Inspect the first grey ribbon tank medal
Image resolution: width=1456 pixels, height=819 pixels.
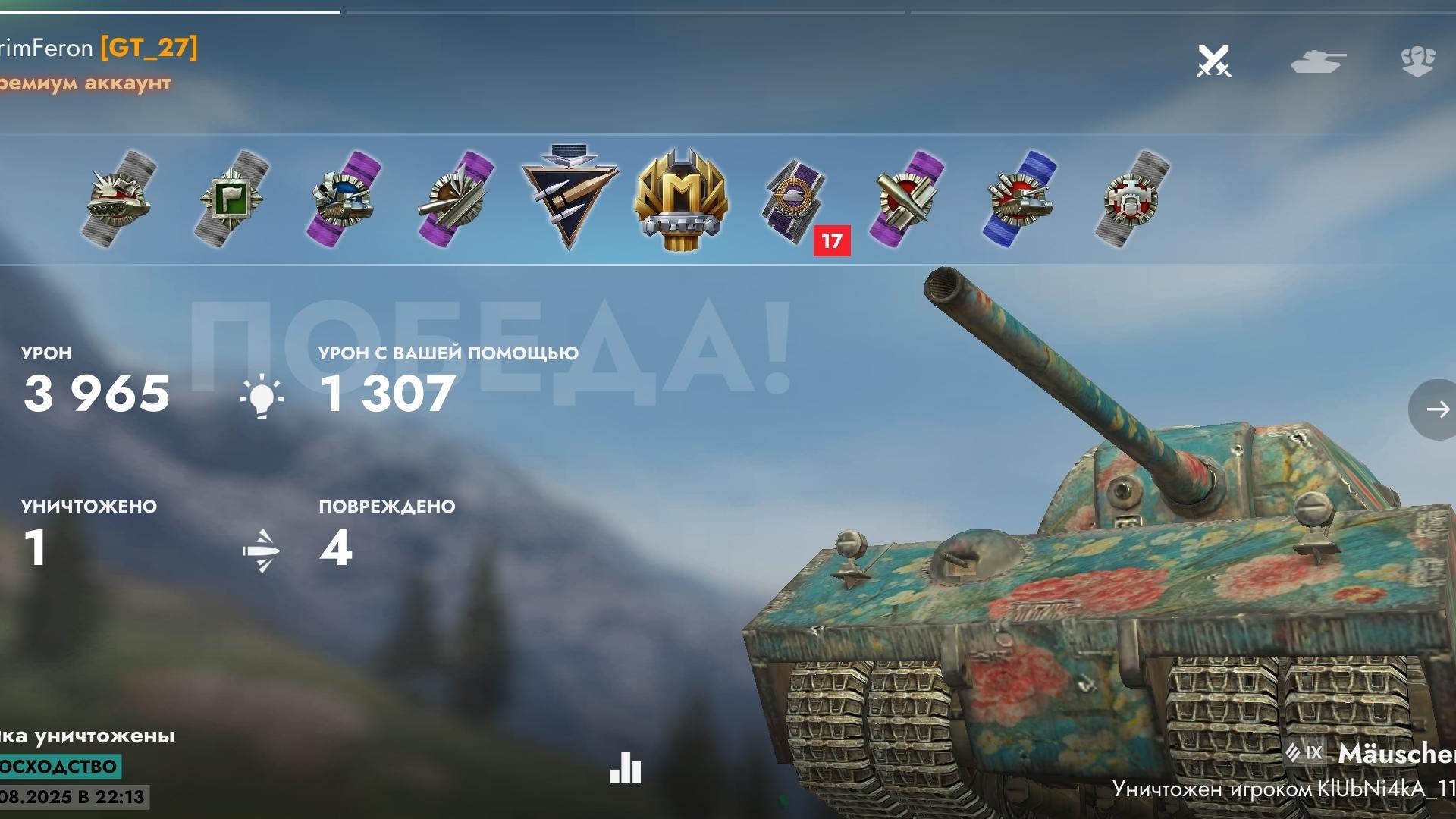[119, 199]
